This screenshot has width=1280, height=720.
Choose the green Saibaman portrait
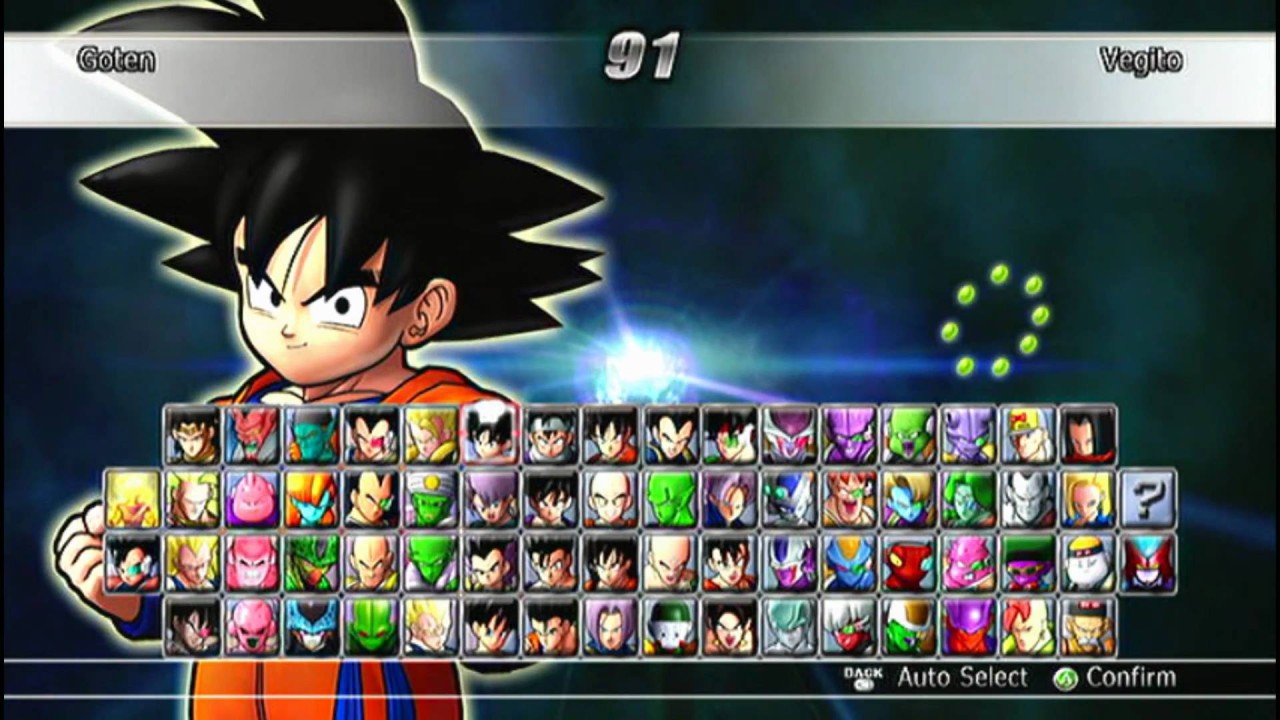(x=371, y=627)
